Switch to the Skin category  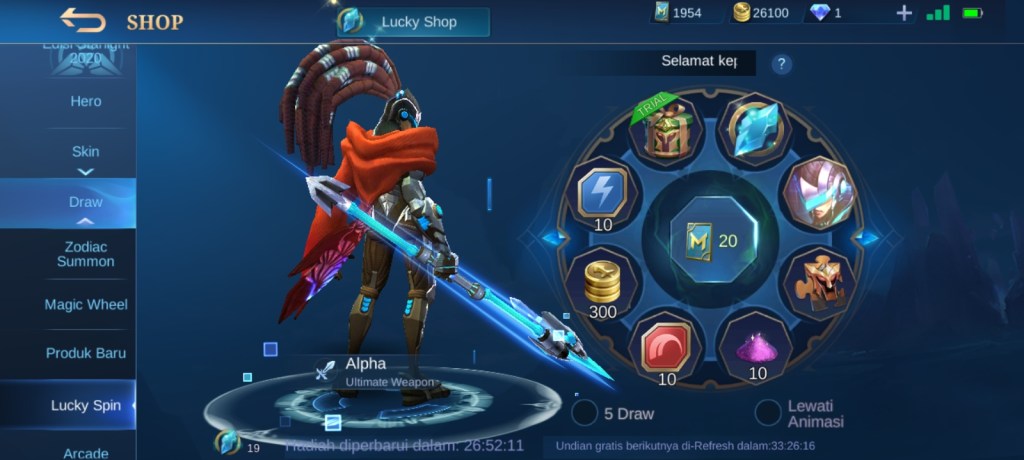(x=86, y=152)
